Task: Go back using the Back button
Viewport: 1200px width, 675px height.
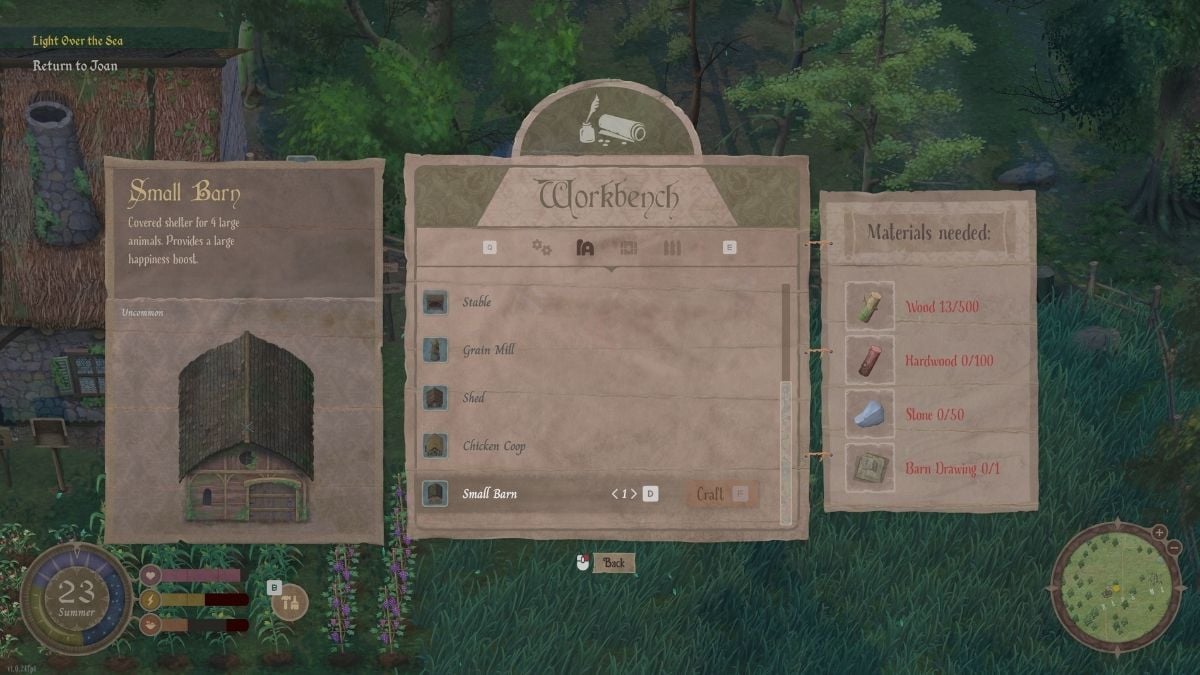Action: pyautogui.click(x=613, y=563)
